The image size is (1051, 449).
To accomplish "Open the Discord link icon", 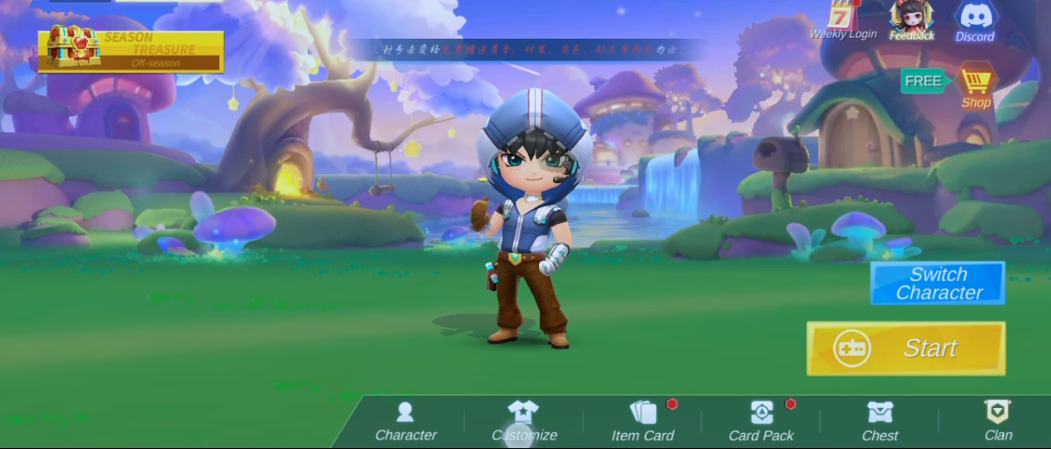I will click(975, 21).
